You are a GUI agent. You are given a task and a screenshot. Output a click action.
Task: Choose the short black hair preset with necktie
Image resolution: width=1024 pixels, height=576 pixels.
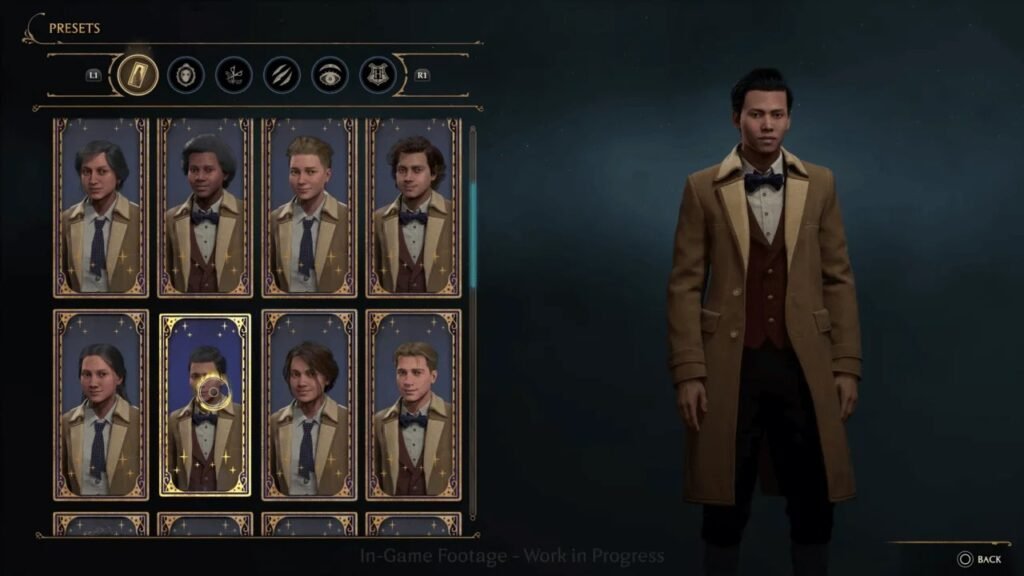tap(101, 207)
